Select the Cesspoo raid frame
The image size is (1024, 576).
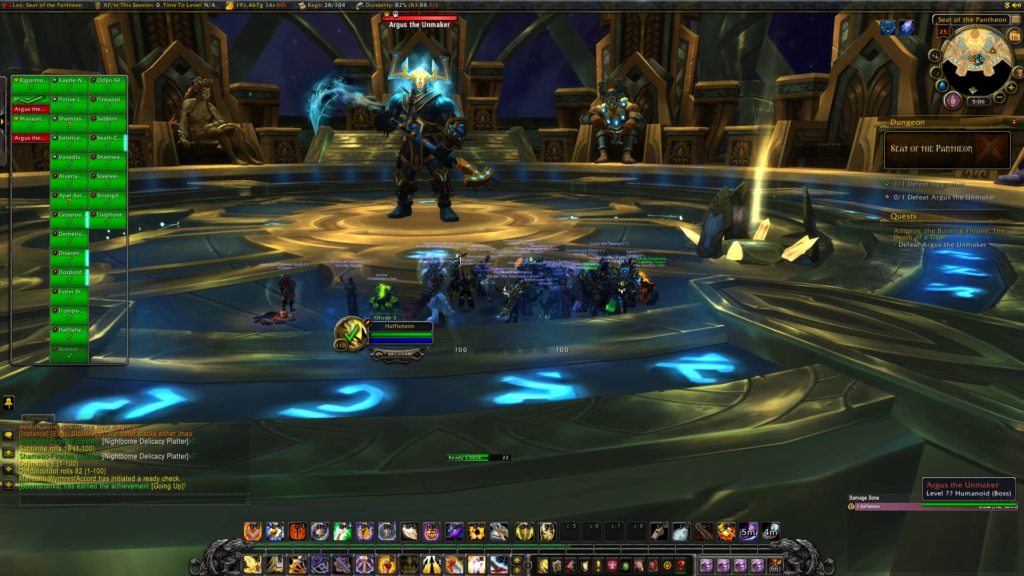tap(69, 214)
